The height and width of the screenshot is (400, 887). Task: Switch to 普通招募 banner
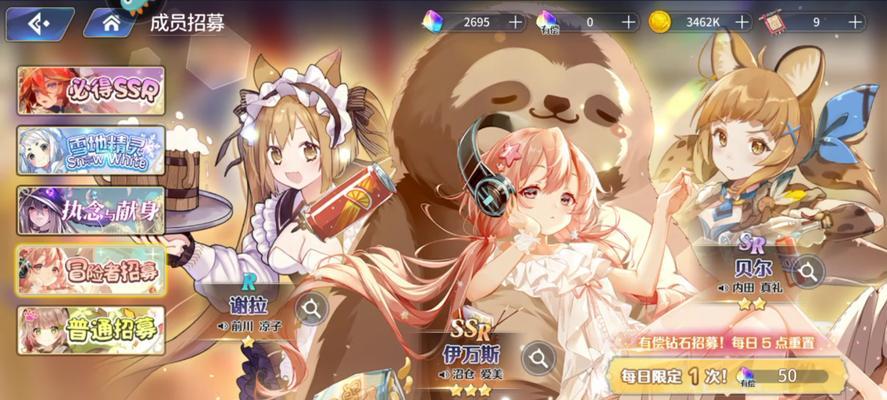click(90, 330)
